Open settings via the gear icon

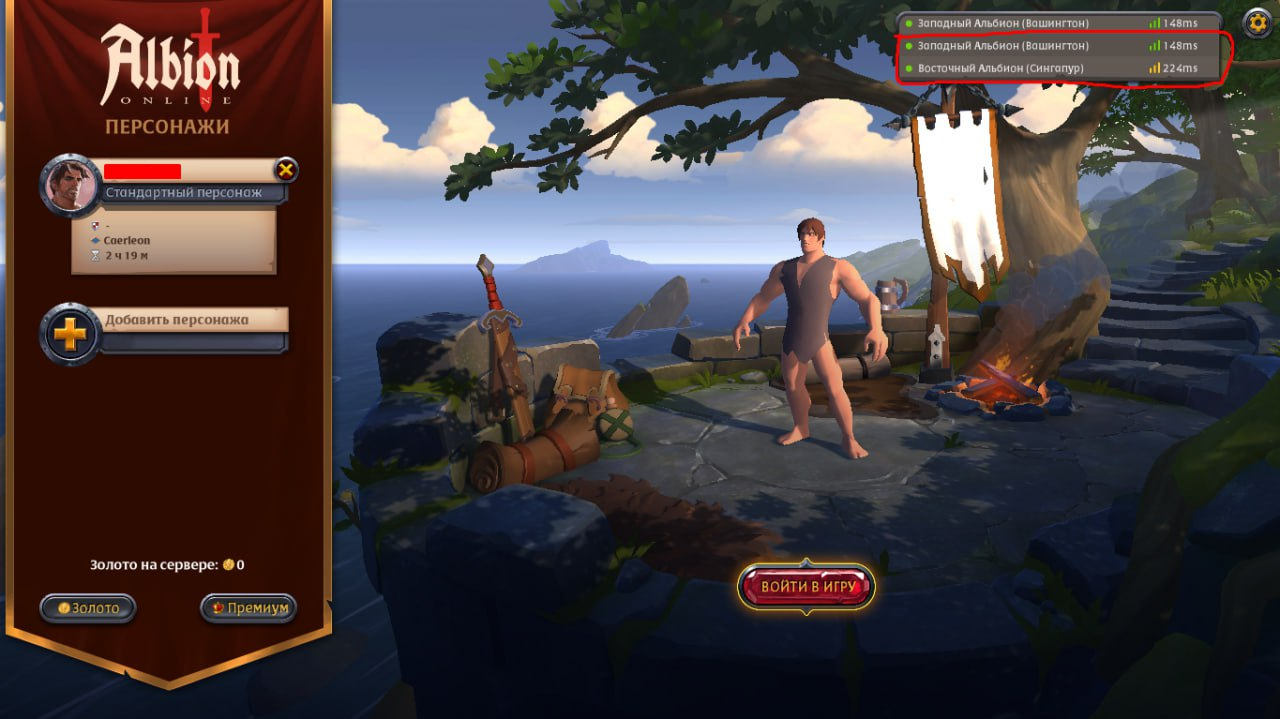tap(1257, 23)
